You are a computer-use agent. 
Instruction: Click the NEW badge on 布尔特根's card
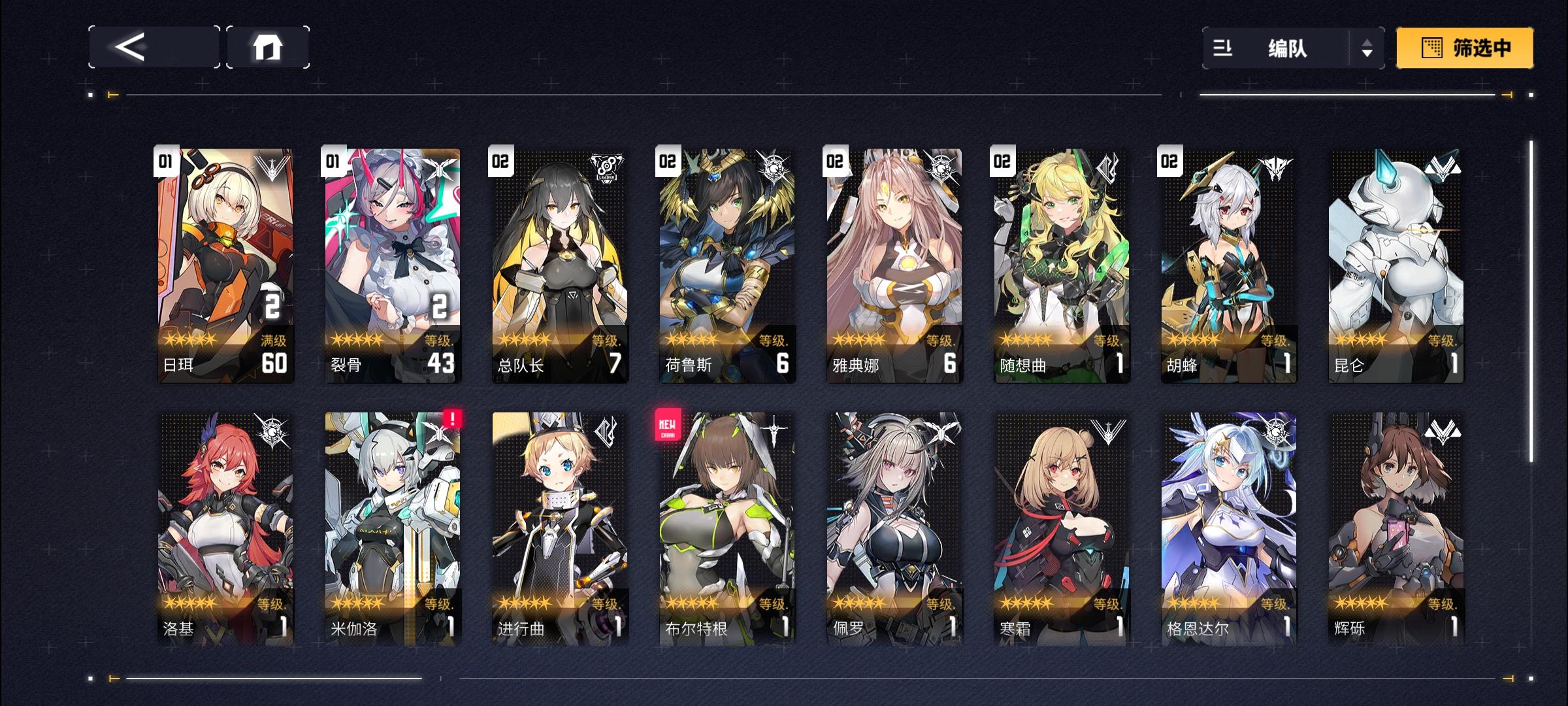click(x=669, y=424)
